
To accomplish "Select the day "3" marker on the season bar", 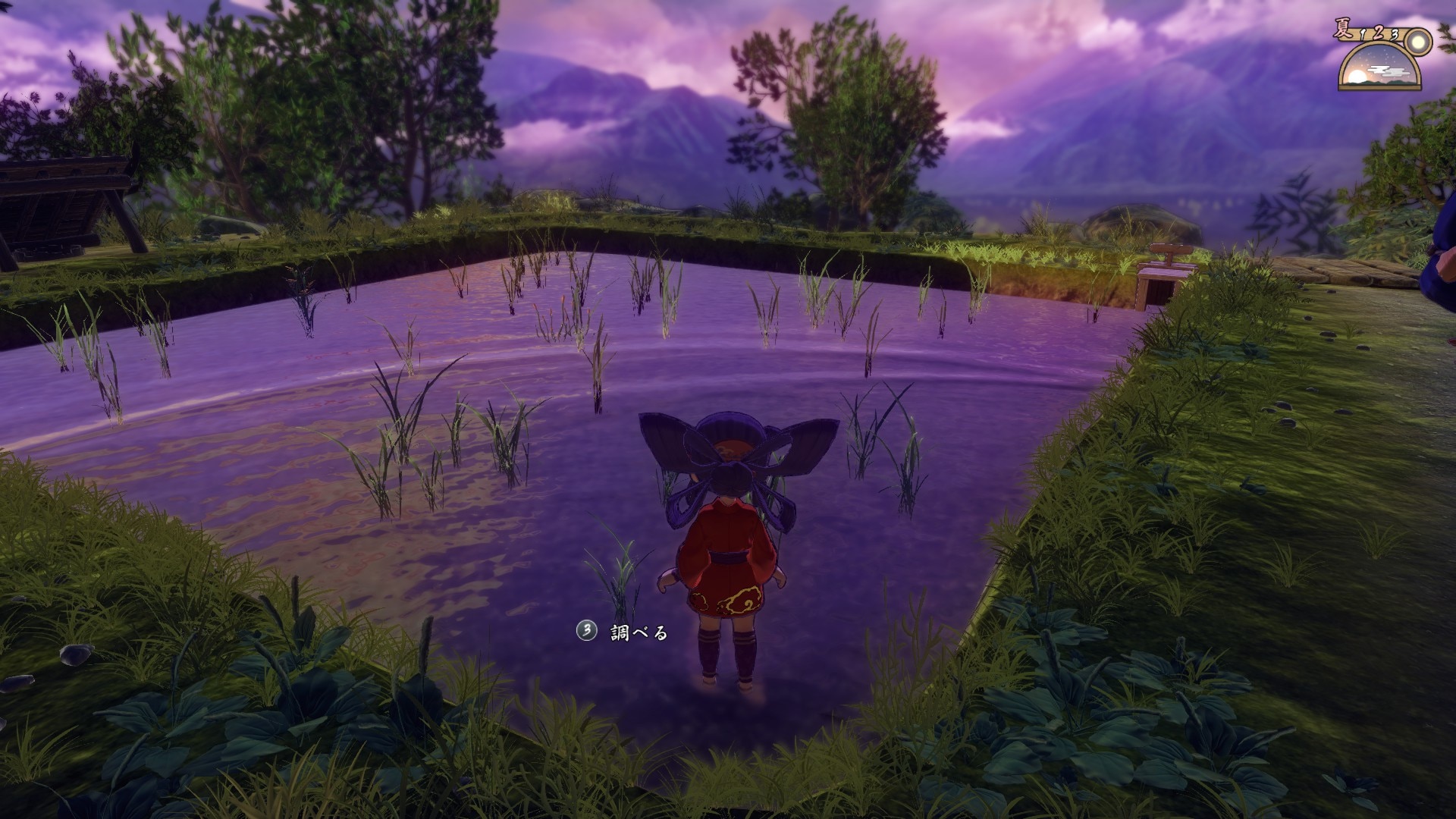I will (x=1394, y=36).
